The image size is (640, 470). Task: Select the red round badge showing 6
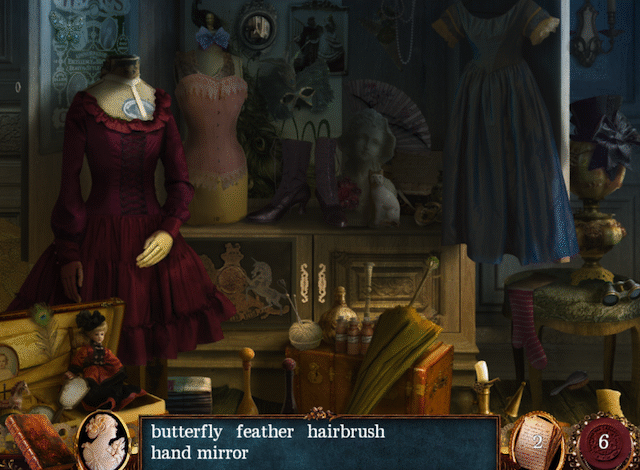coord(602,442)
